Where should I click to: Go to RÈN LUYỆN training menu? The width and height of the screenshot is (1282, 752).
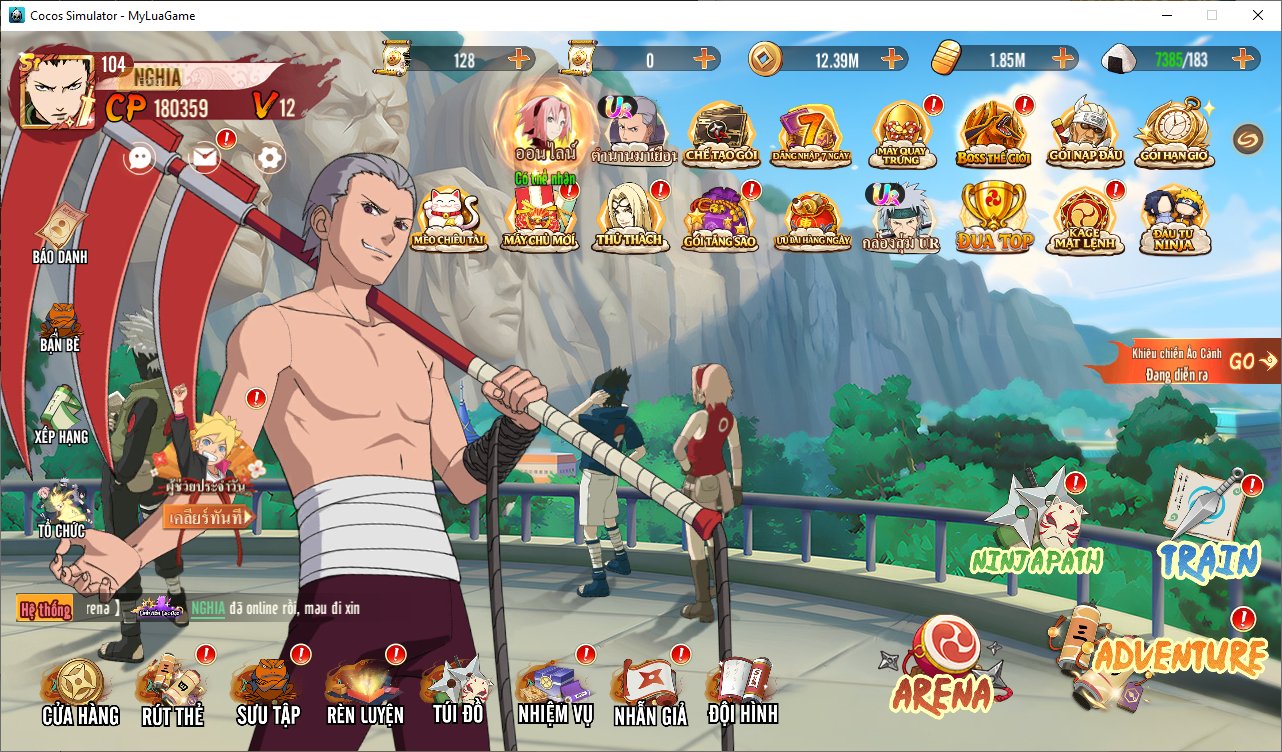(x=364, y=690)
